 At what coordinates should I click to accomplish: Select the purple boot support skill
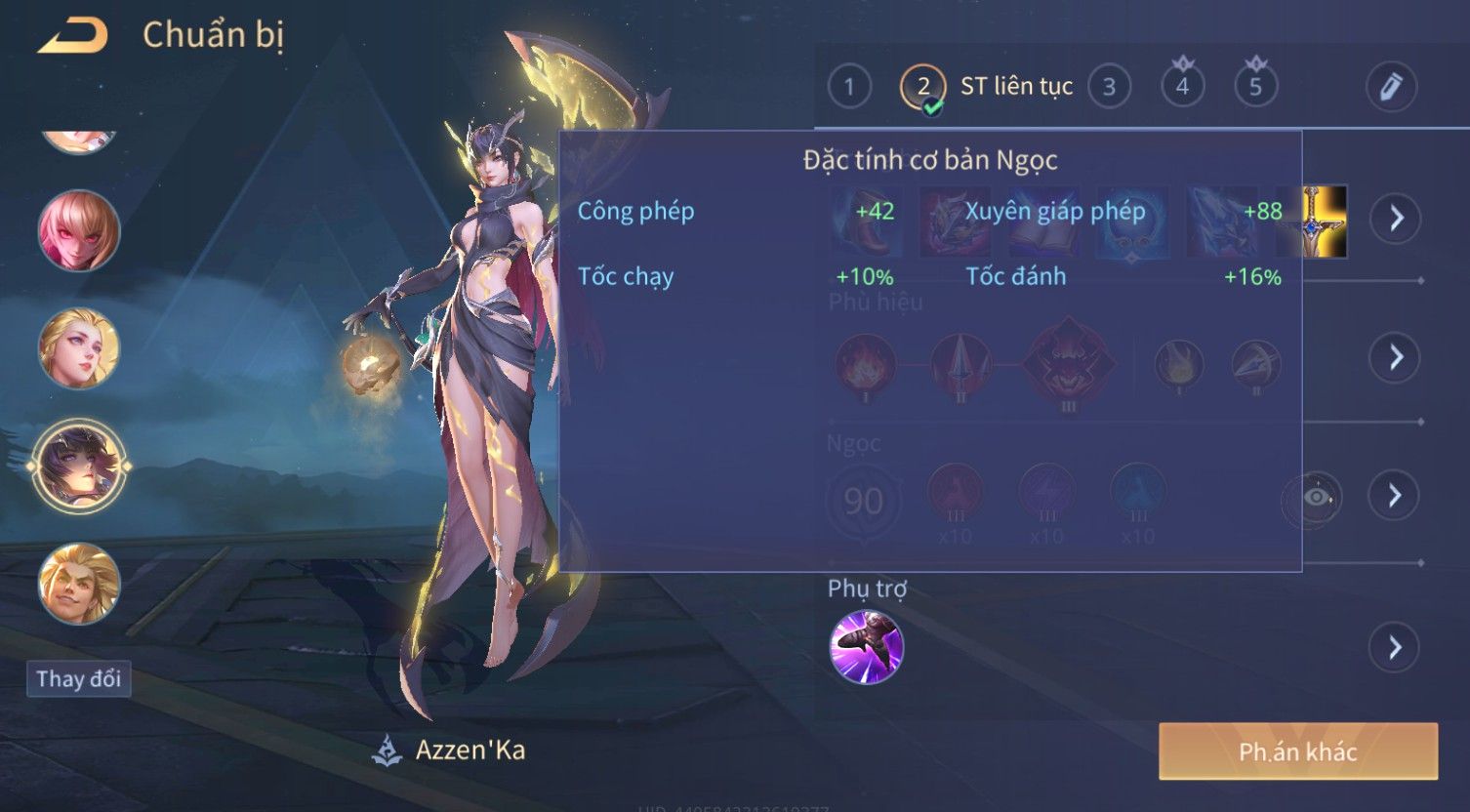pyautogui.click(x=866, y=647)
